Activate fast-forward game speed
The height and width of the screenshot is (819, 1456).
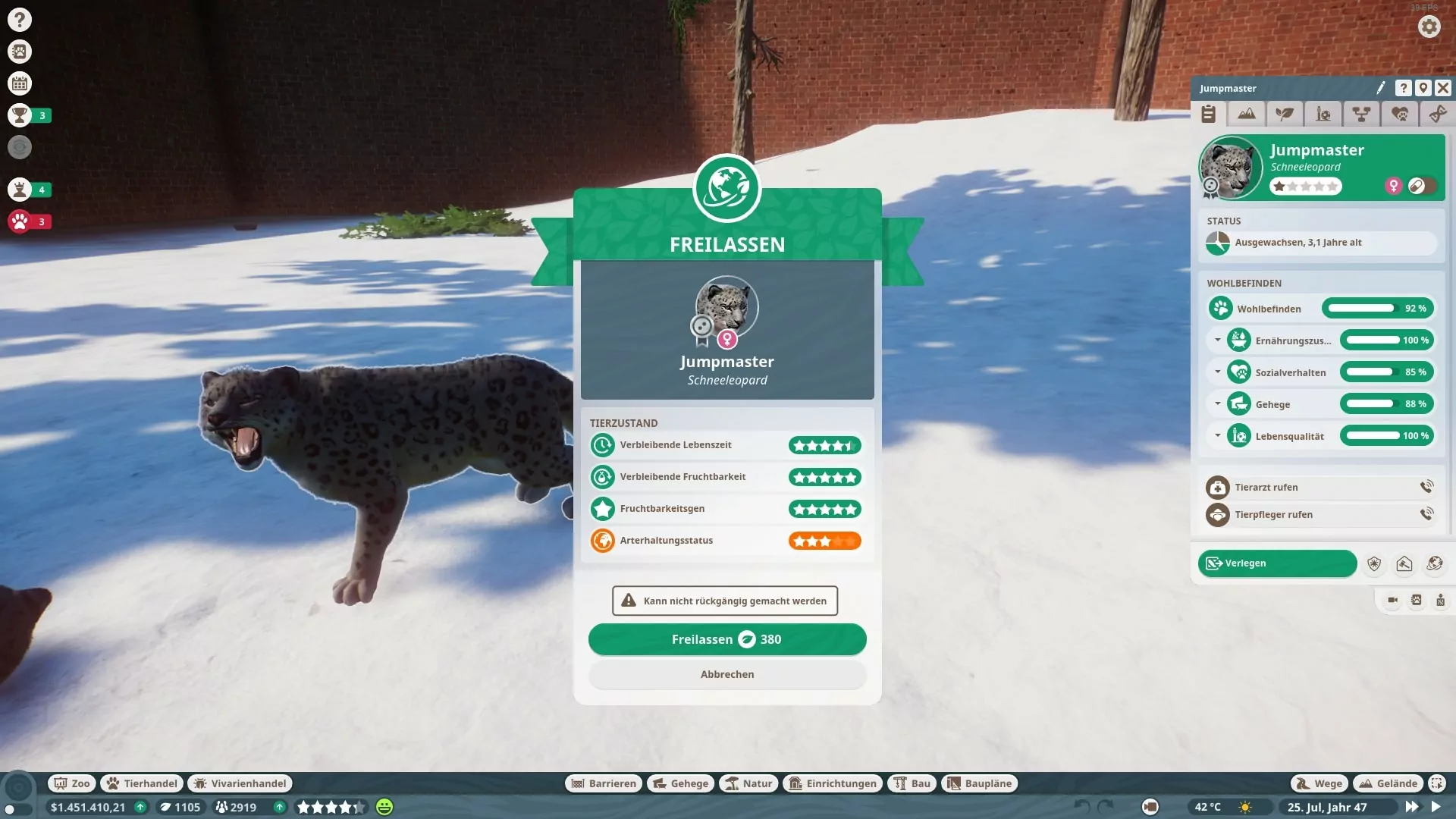click(1411, 807)
